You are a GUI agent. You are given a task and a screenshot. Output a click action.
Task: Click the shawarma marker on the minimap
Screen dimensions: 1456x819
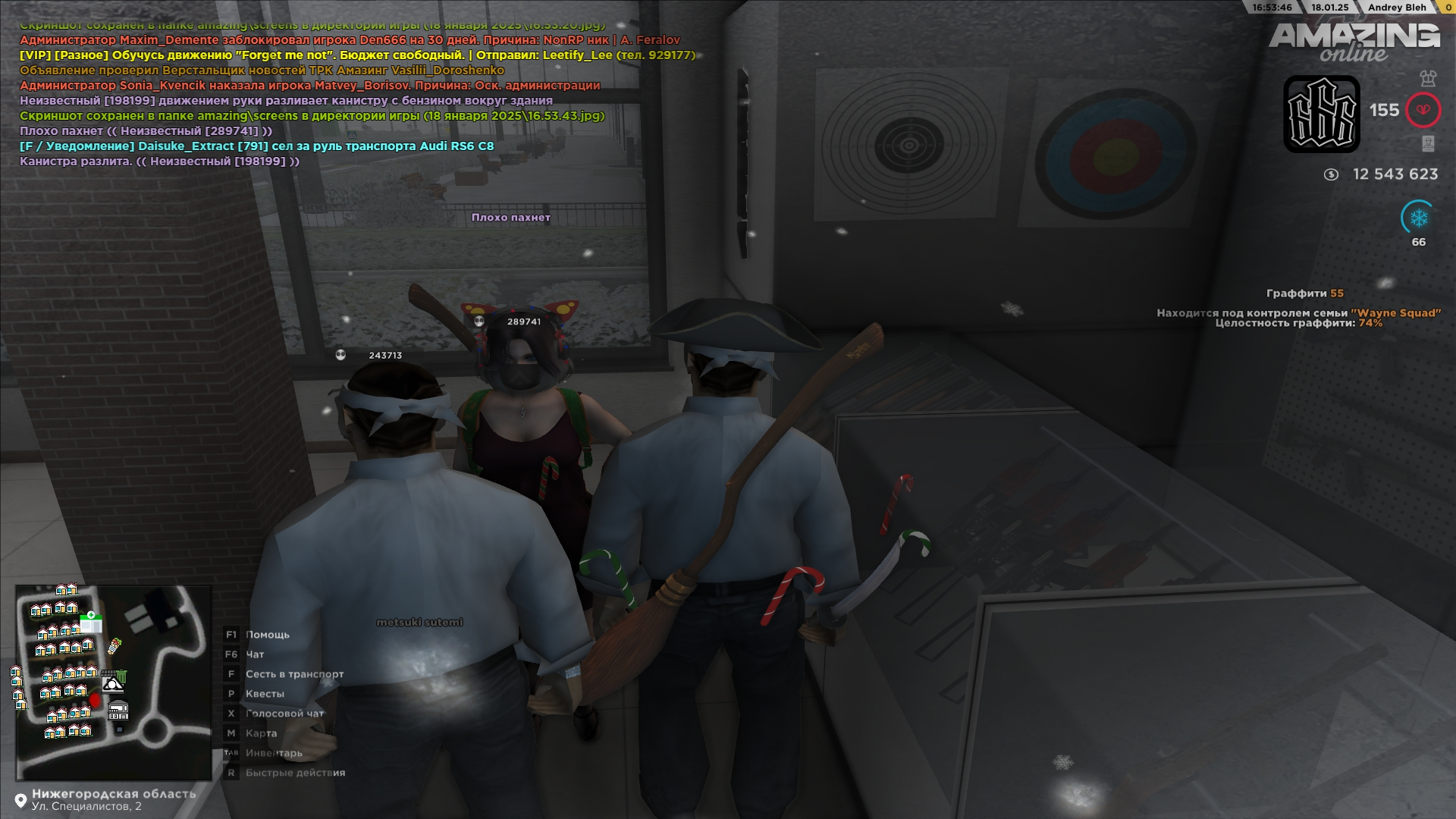(x=115, y=646)
